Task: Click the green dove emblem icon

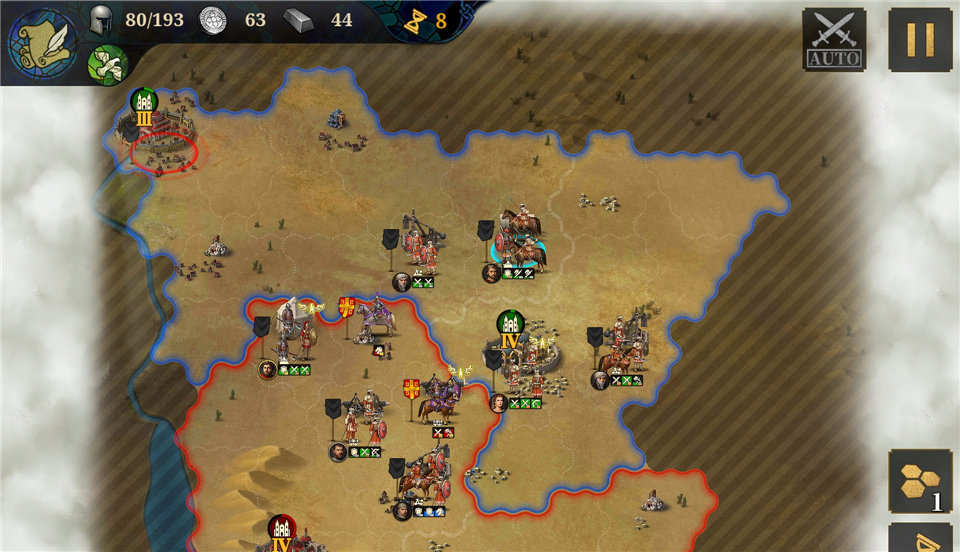Action: tap(107, 64)
